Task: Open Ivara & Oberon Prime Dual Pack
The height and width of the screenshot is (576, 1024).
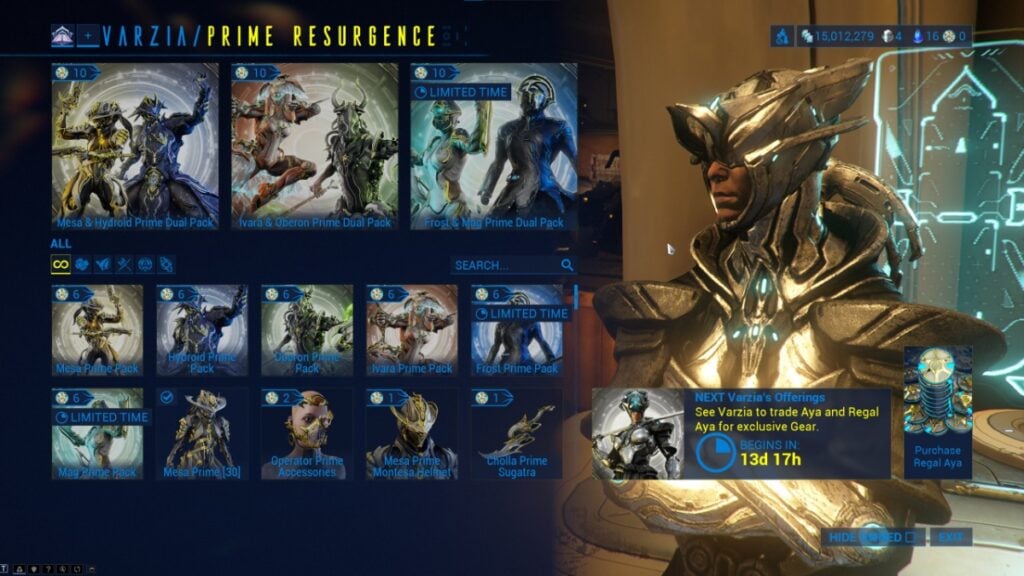Action: (x=315, y=146)
